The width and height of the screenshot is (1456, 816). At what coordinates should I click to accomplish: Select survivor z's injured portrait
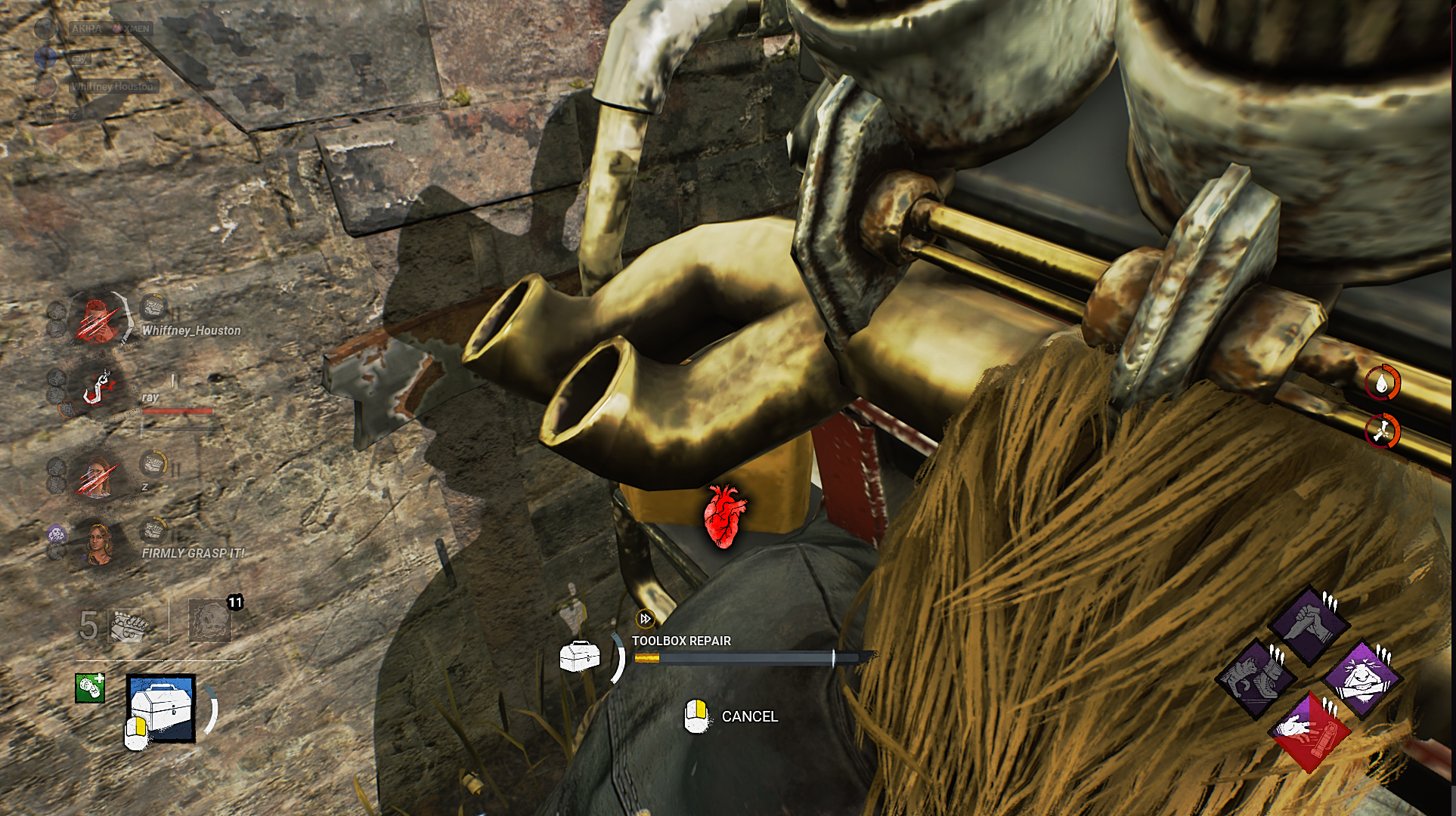pos(98,476)
